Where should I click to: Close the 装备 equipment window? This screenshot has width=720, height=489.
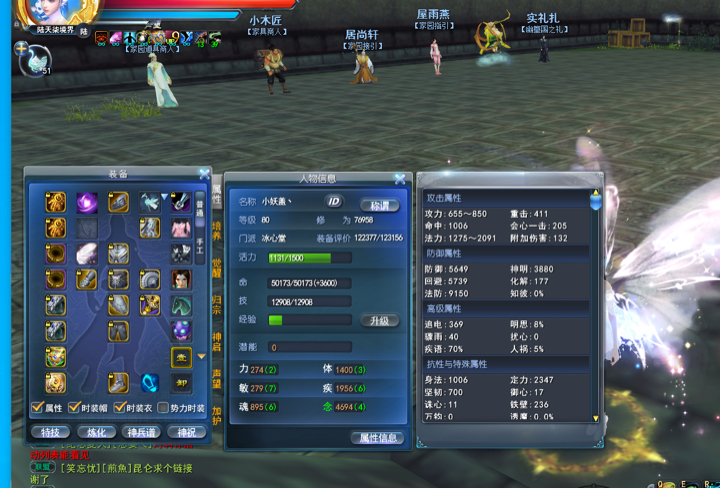pyautogui.click(x=204, y=174)
